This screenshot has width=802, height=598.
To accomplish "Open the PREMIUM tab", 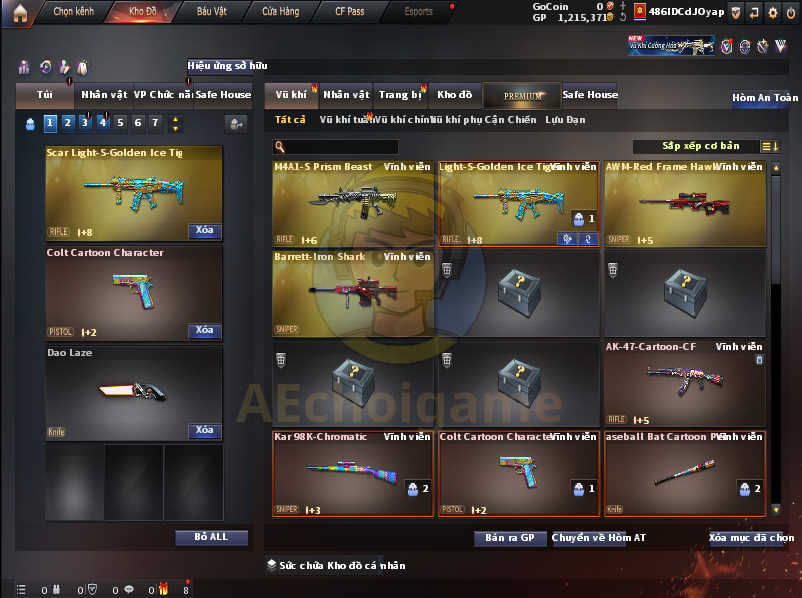I will 522,96.
